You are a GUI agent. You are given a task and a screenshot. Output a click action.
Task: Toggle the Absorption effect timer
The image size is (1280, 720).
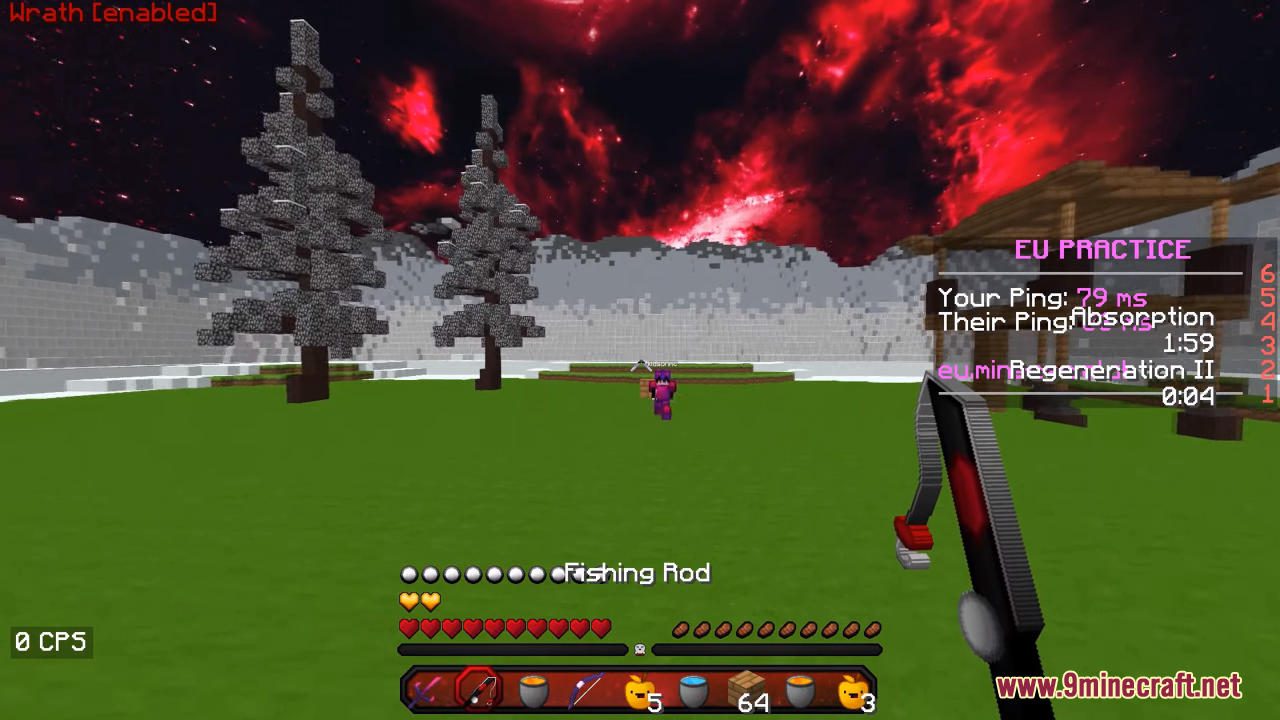click(1145, 318)
